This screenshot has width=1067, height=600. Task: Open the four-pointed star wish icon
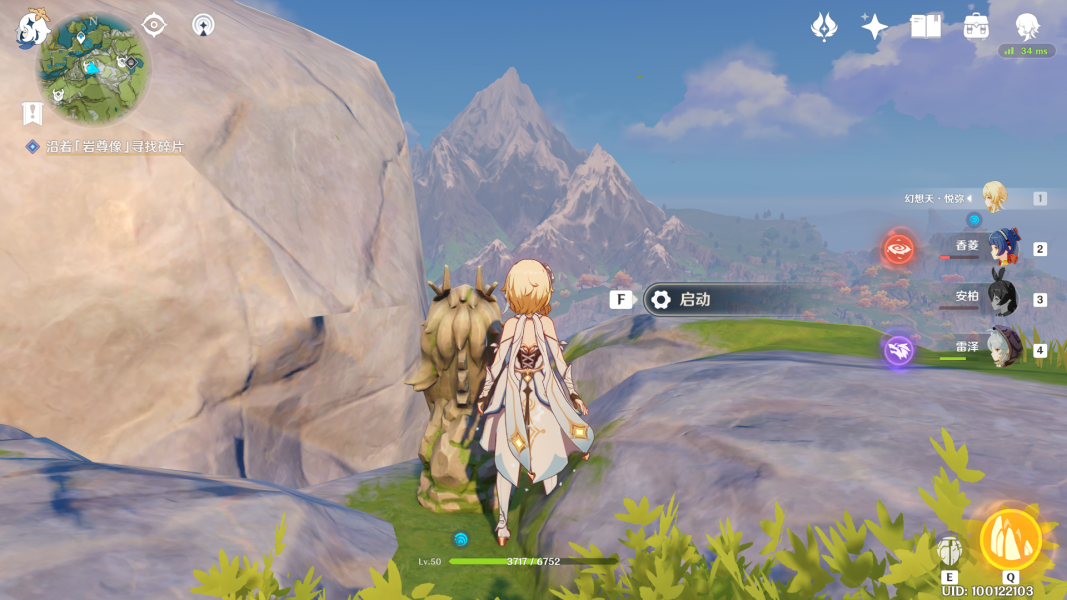875,27
